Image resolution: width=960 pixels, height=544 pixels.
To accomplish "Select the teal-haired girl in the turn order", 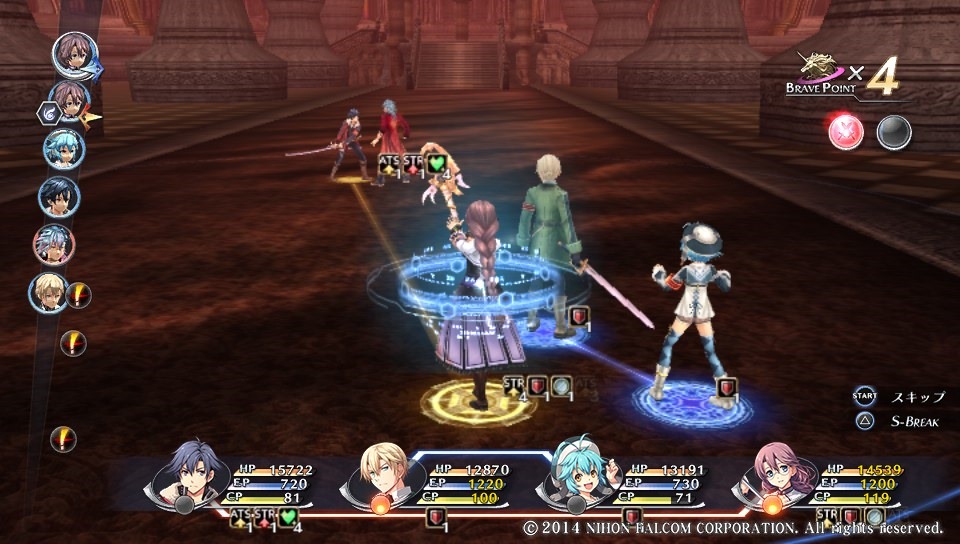I will click(63, 150).
